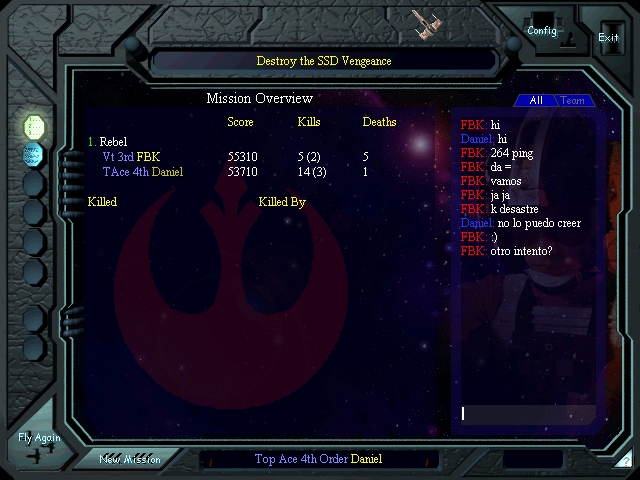The width and height of the screenshot is (640, 480).
Task: Select player row TAce 4th Daniel
Action: [143, 172]
